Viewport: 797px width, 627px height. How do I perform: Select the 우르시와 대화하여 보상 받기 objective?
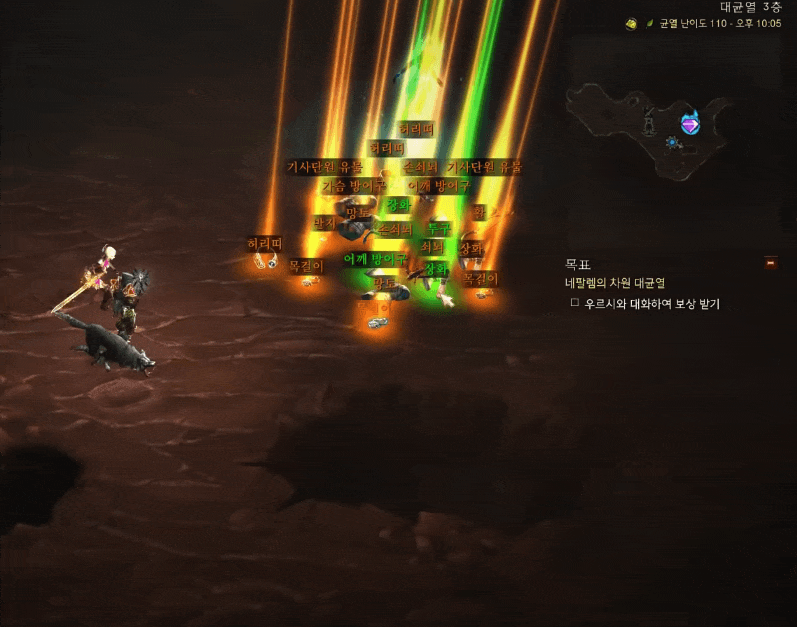[652, 303]
